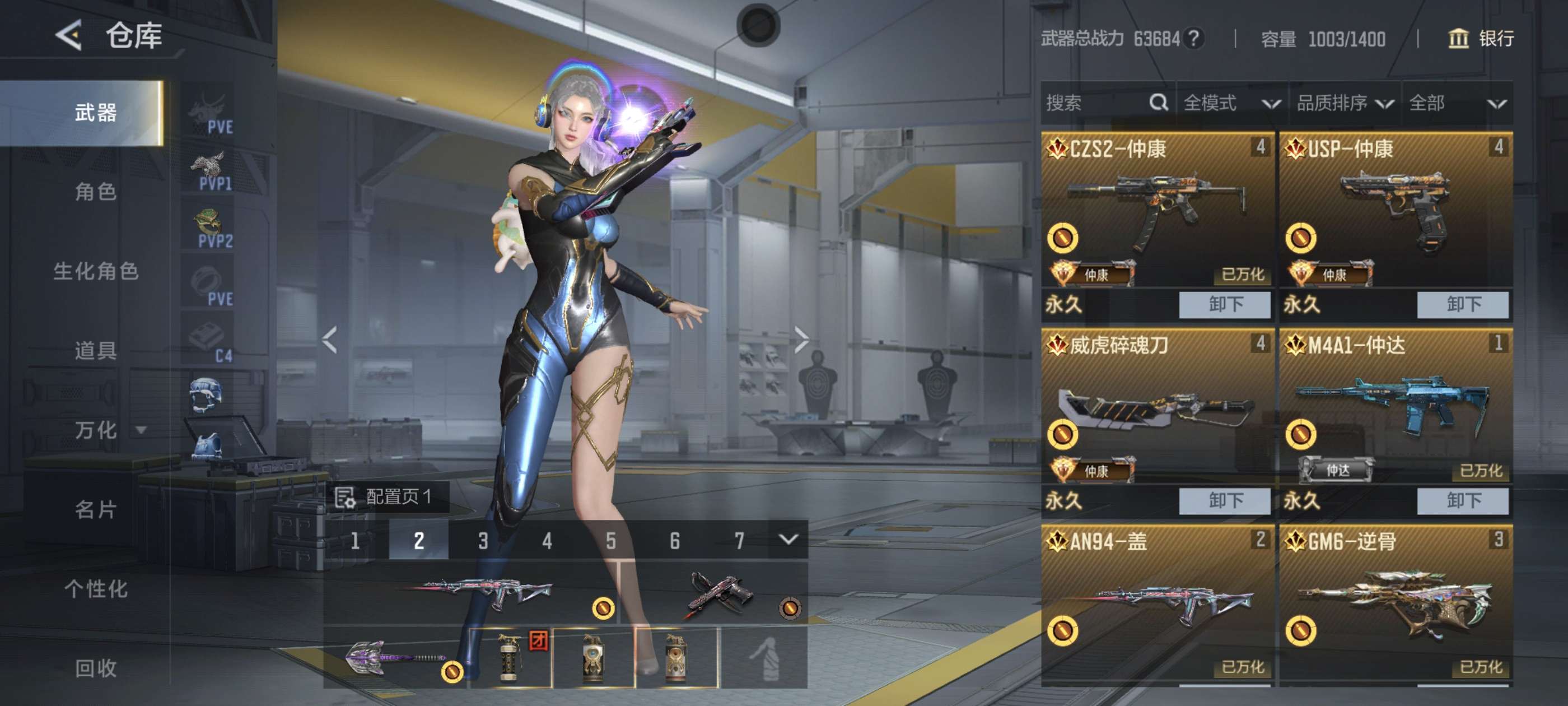This screenshot has height=706, width=1568.
Task: Show the weapon power help question mark
Action: point(1194,39)
